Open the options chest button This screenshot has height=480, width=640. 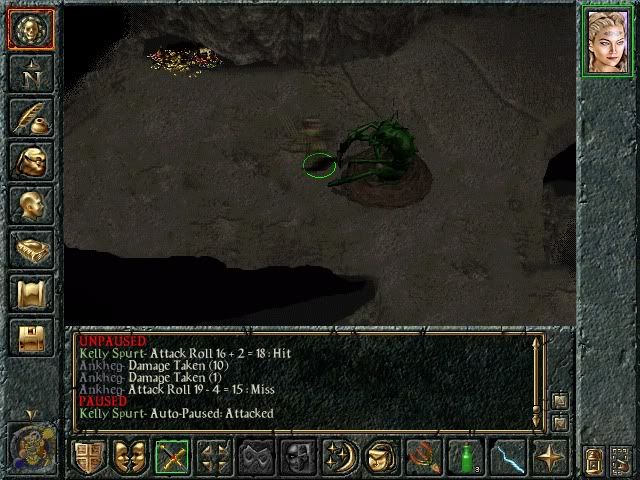[x=29, y=336]
